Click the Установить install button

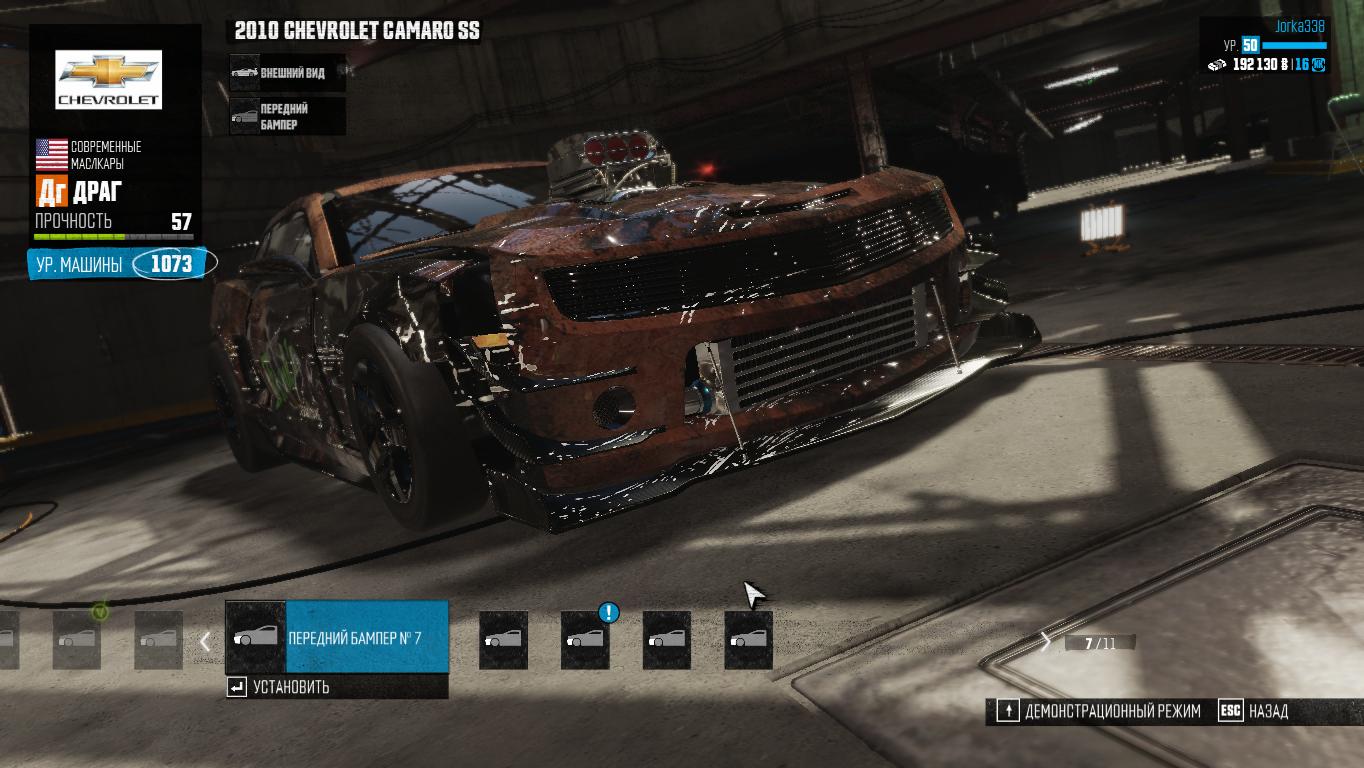point(290,687)
